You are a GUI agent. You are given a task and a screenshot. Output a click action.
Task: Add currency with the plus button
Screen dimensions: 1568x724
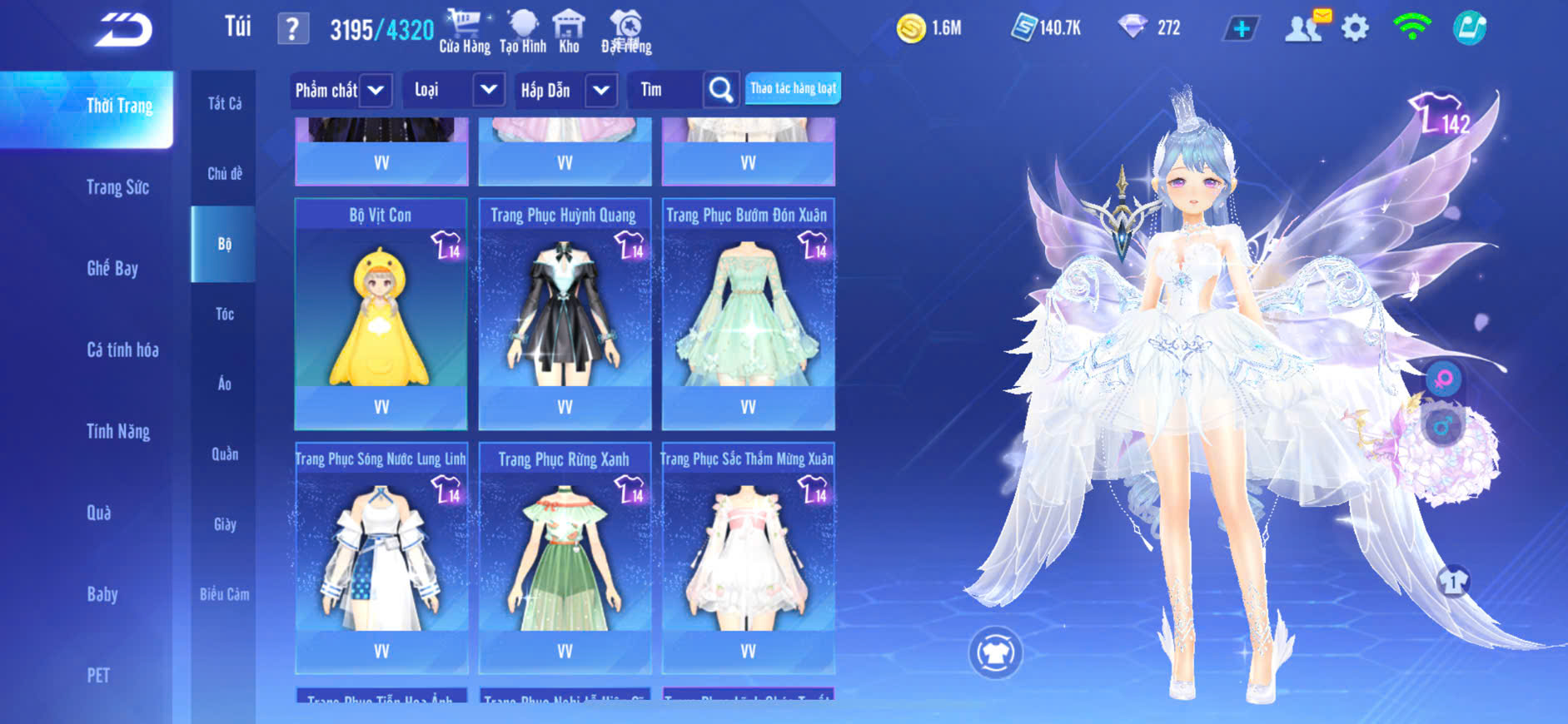click(x=1241, y=29)
